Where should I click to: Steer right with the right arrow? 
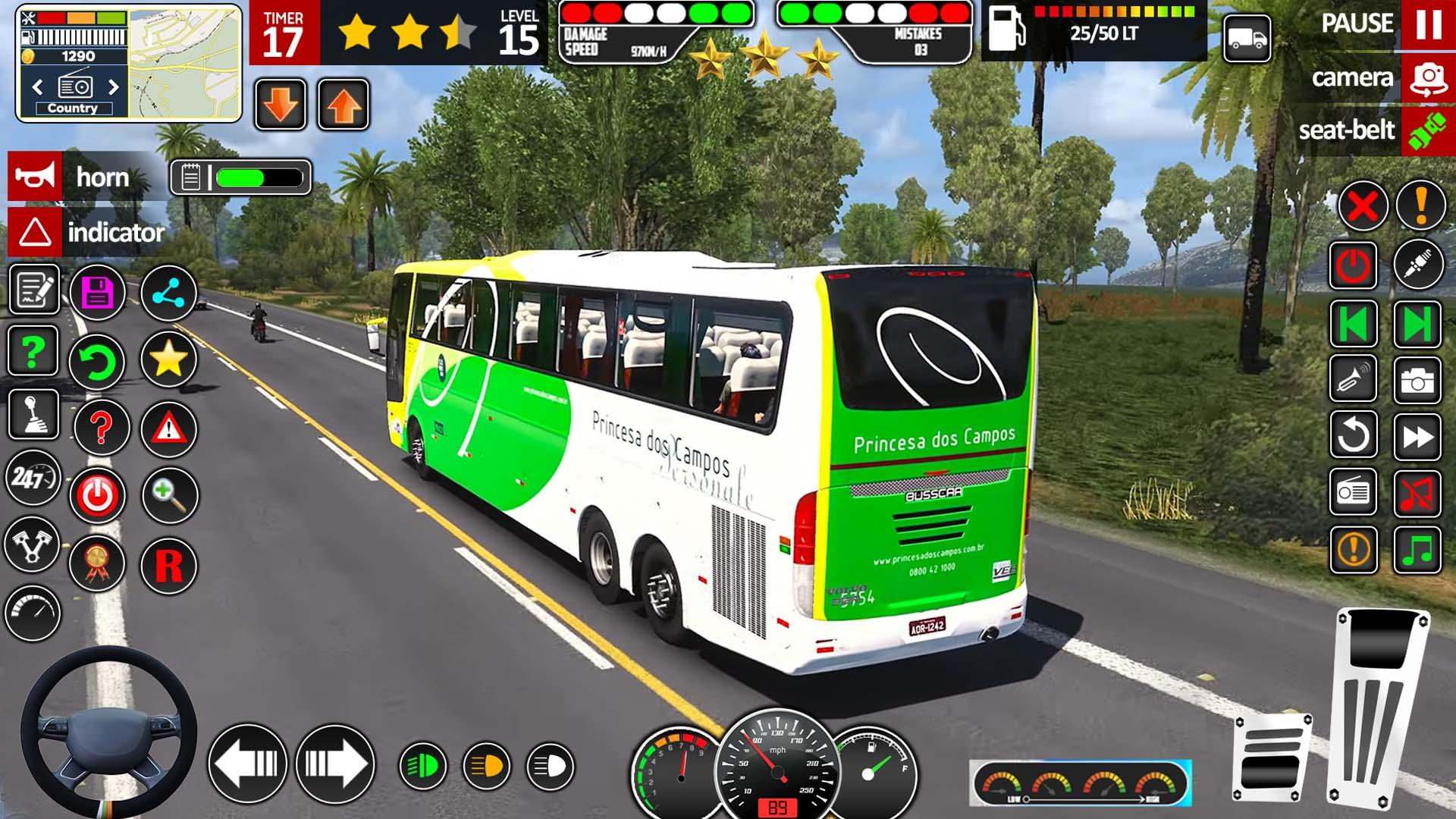(x=335, y=764)
